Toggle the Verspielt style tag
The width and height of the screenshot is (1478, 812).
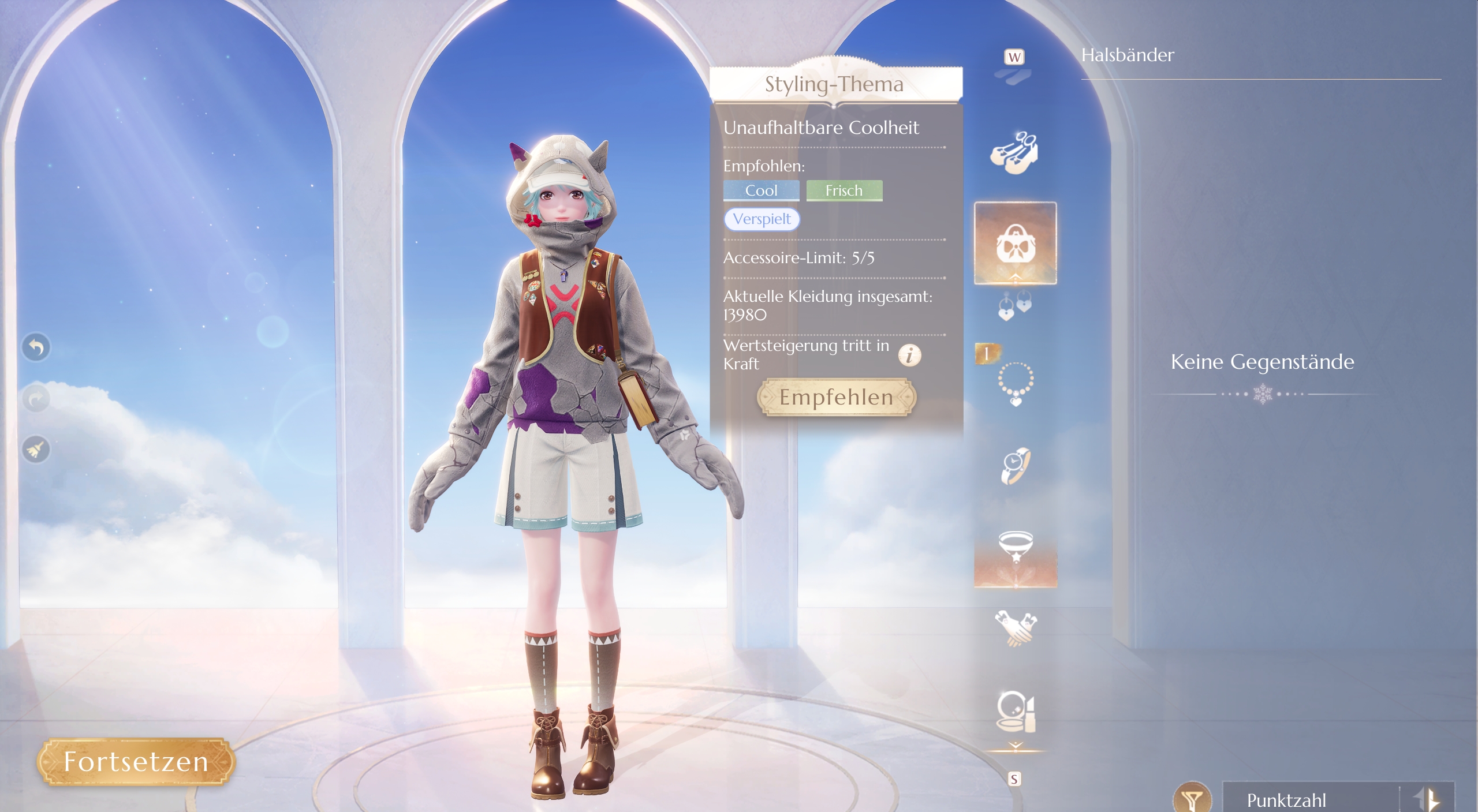point(762,220)
